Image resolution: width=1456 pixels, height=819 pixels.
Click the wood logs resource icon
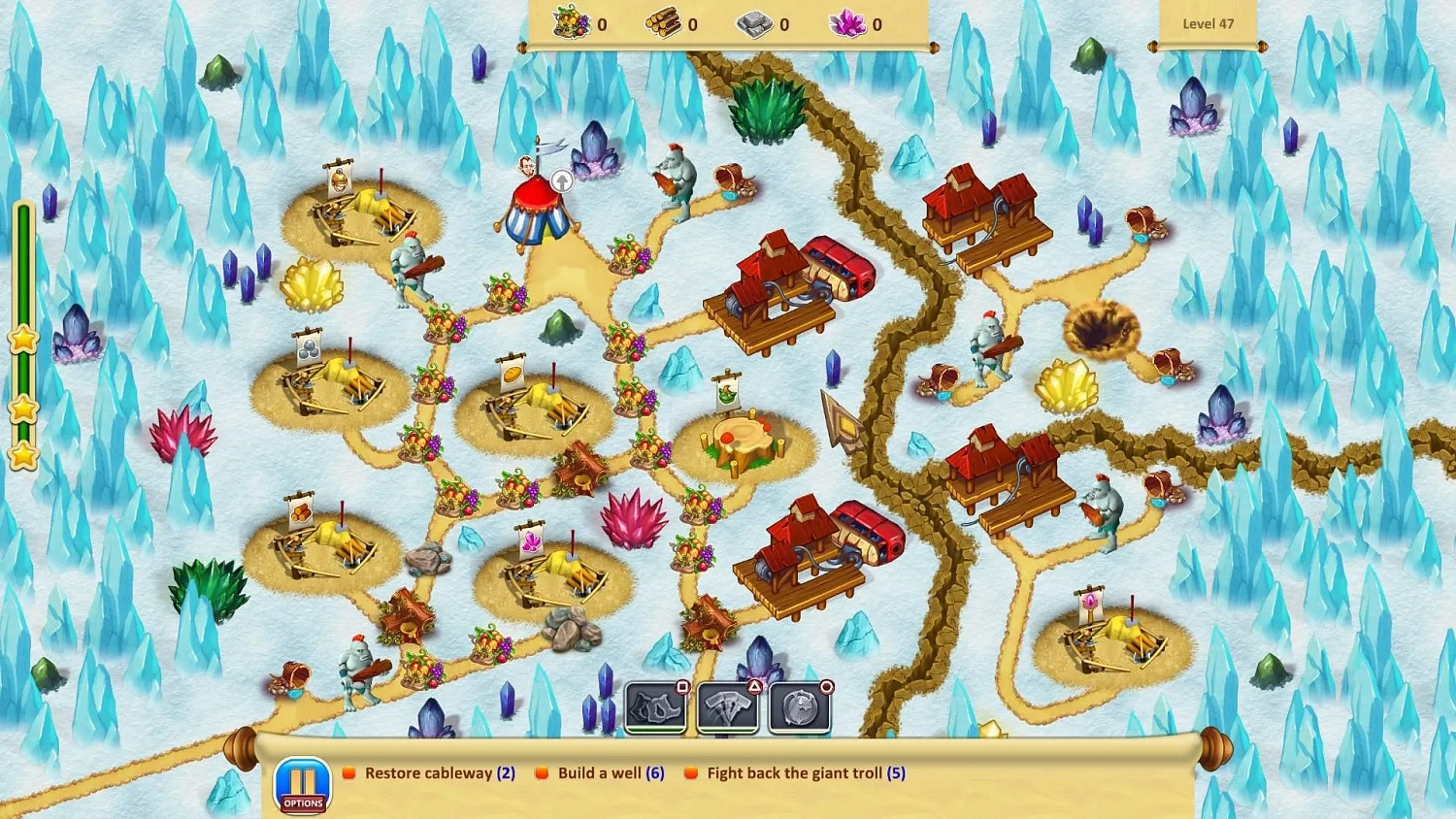[x=663, y=24]
